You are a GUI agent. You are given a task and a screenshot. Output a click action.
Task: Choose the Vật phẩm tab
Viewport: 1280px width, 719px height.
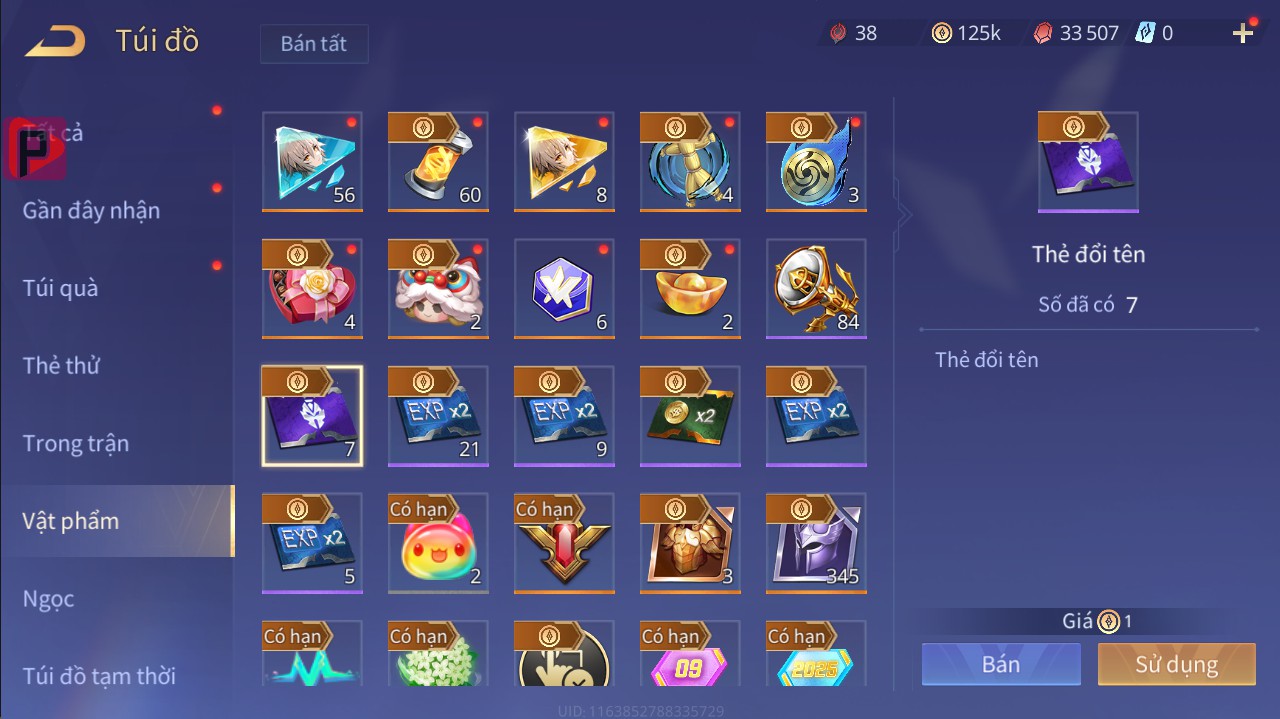[x=71, y=521]
